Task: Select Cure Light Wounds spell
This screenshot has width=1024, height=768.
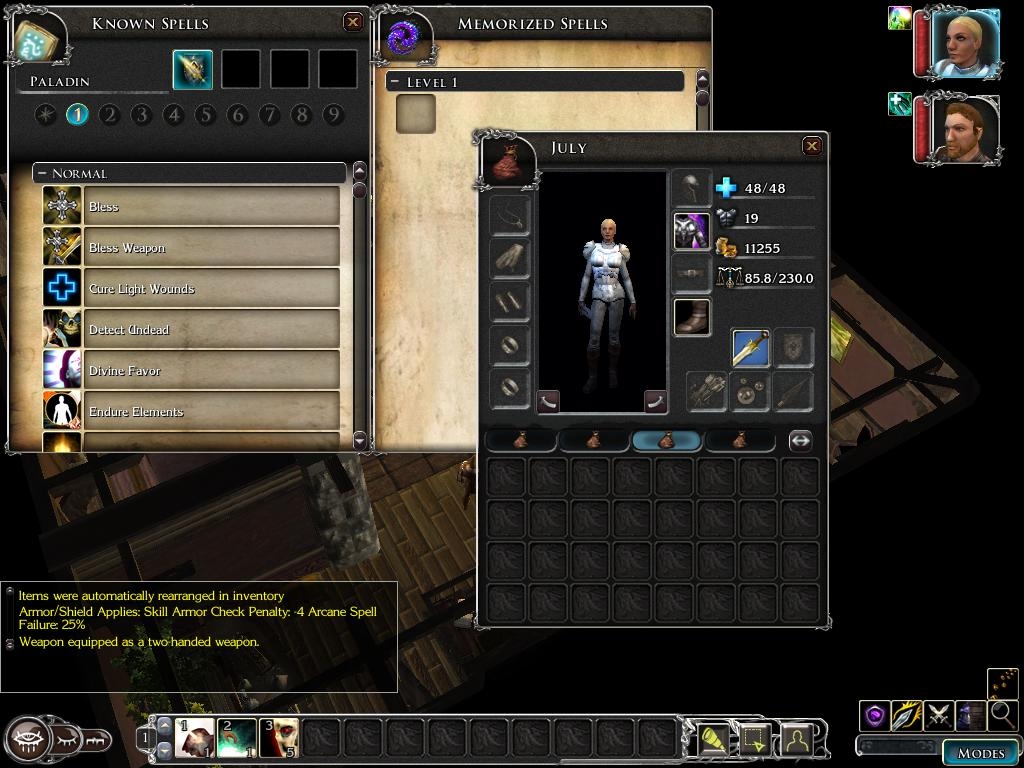Action: coord(212,288)
